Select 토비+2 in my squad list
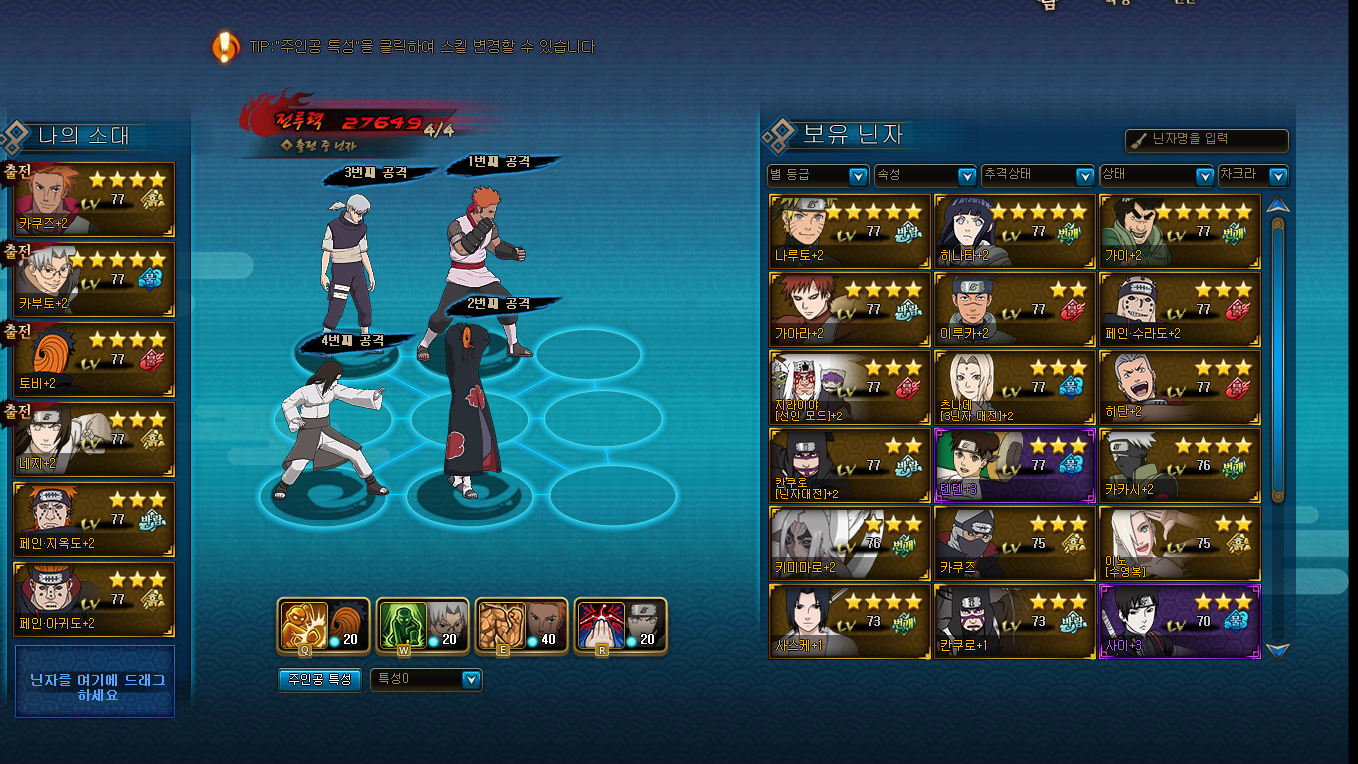This screenshot has height=764, width=1358. (94, 359)
